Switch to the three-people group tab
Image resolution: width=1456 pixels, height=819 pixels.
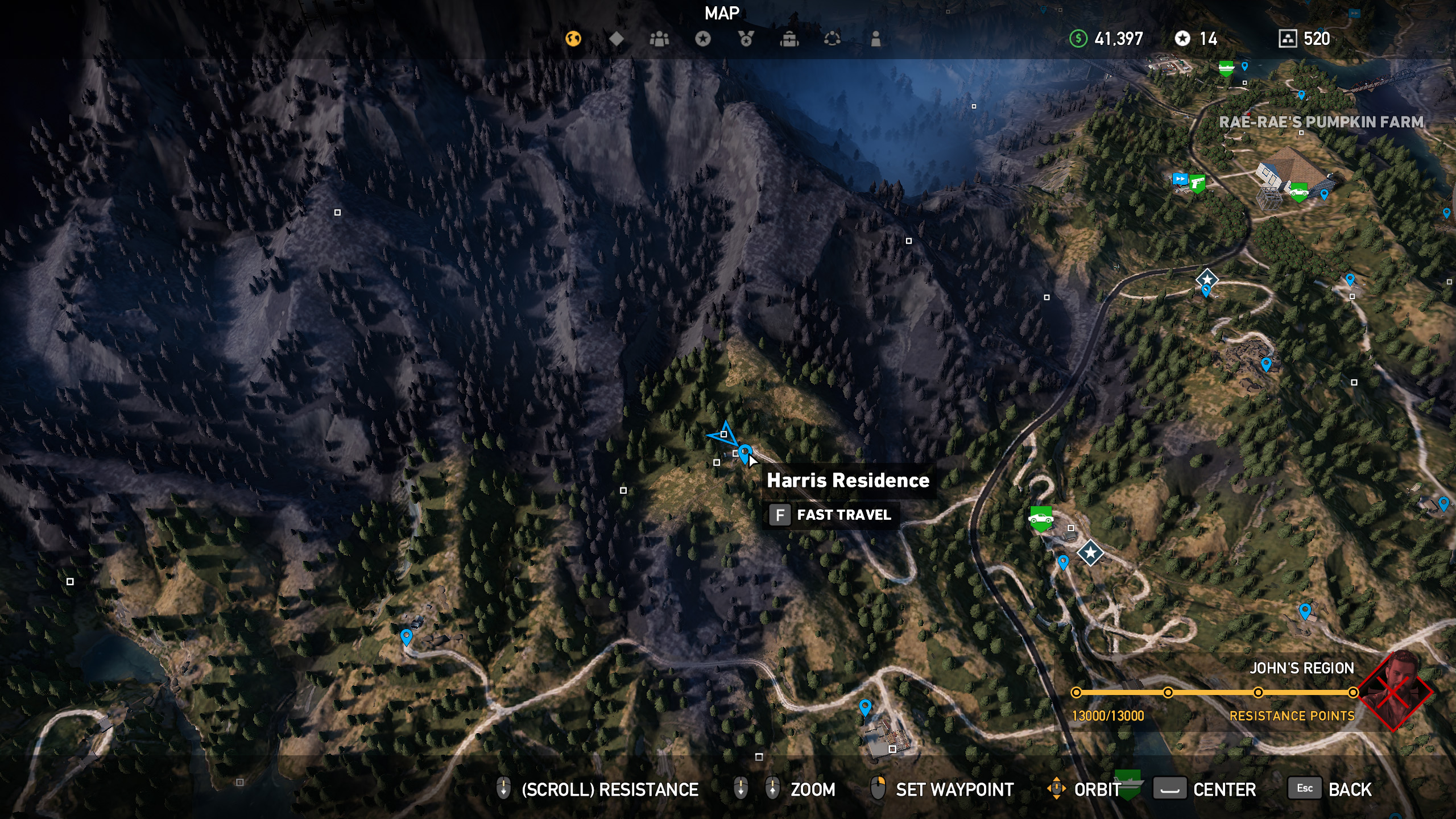(660, 39)
